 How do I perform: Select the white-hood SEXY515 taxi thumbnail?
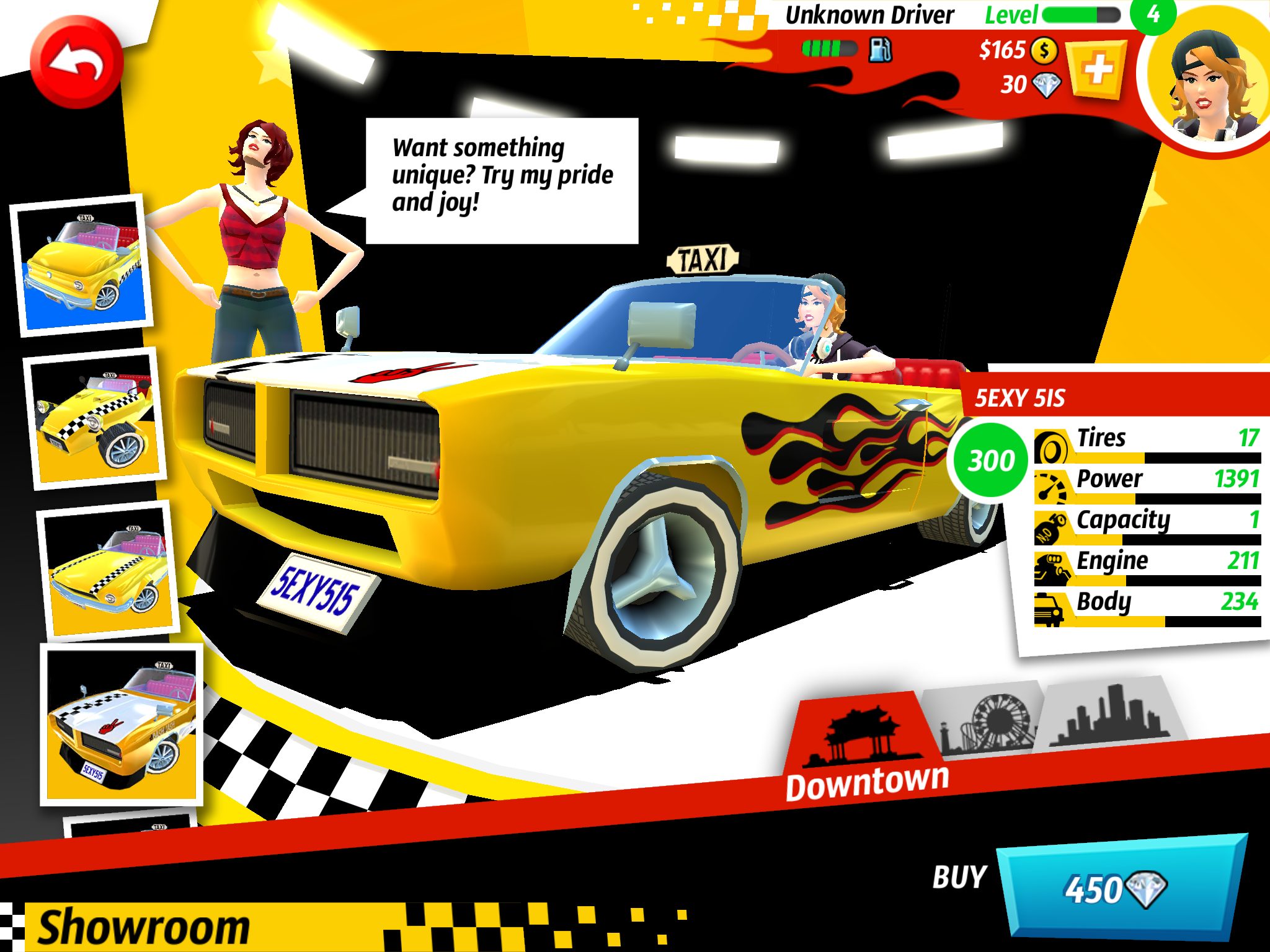pos(122,724)
